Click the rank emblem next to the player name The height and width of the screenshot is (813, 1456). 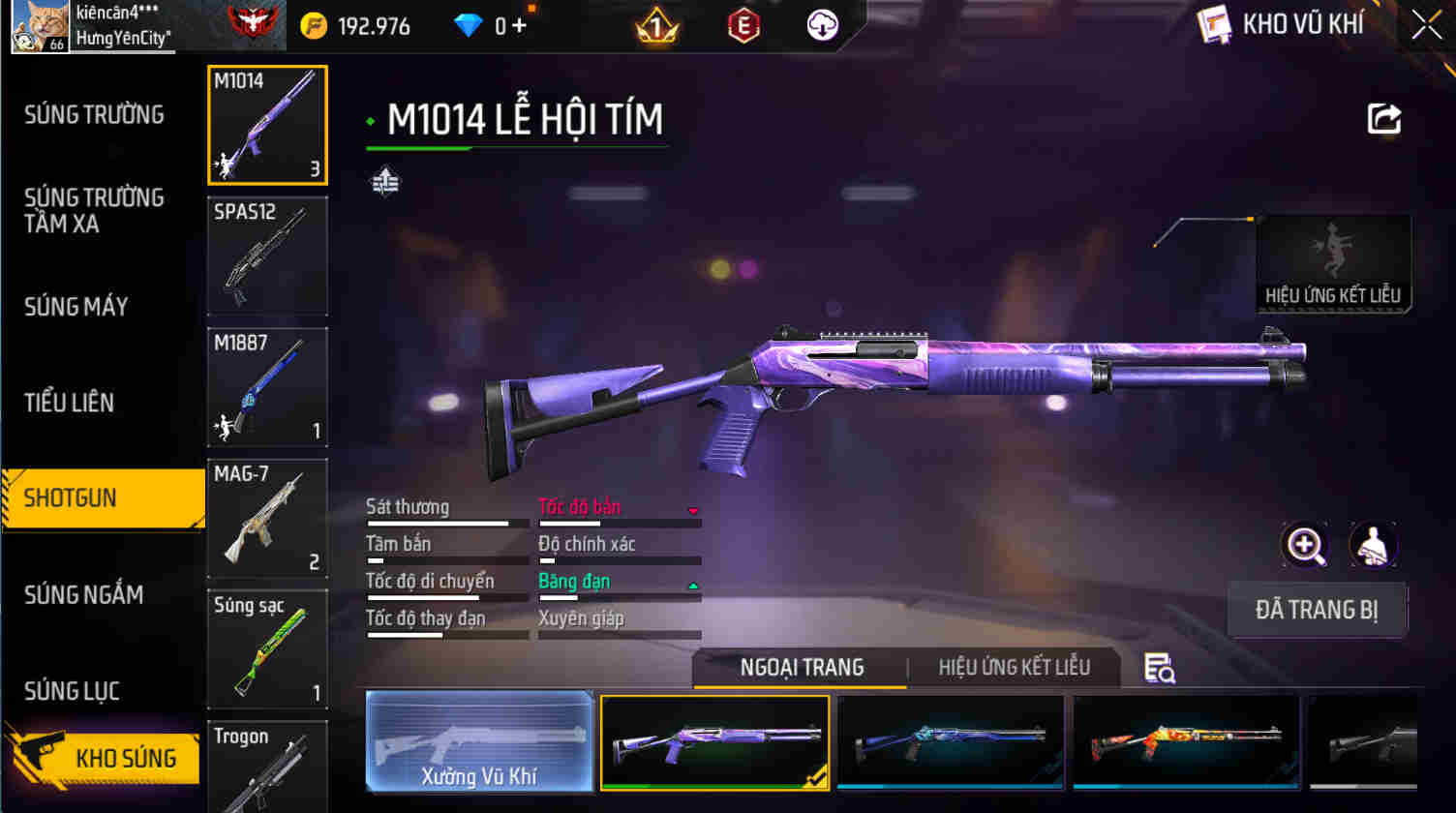pyautogui.click(x=248, y=25)
